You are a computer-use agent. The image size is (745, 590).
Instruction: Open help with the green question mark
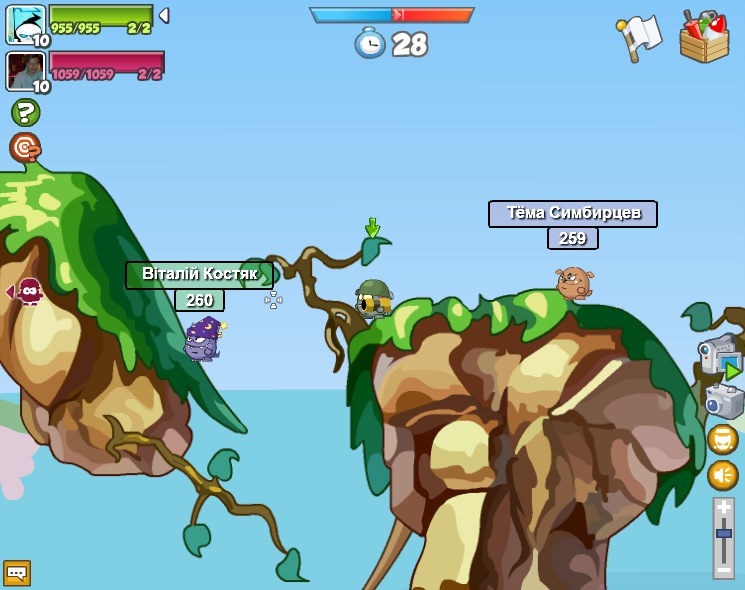pyautogui.click(x=25, y=112)
